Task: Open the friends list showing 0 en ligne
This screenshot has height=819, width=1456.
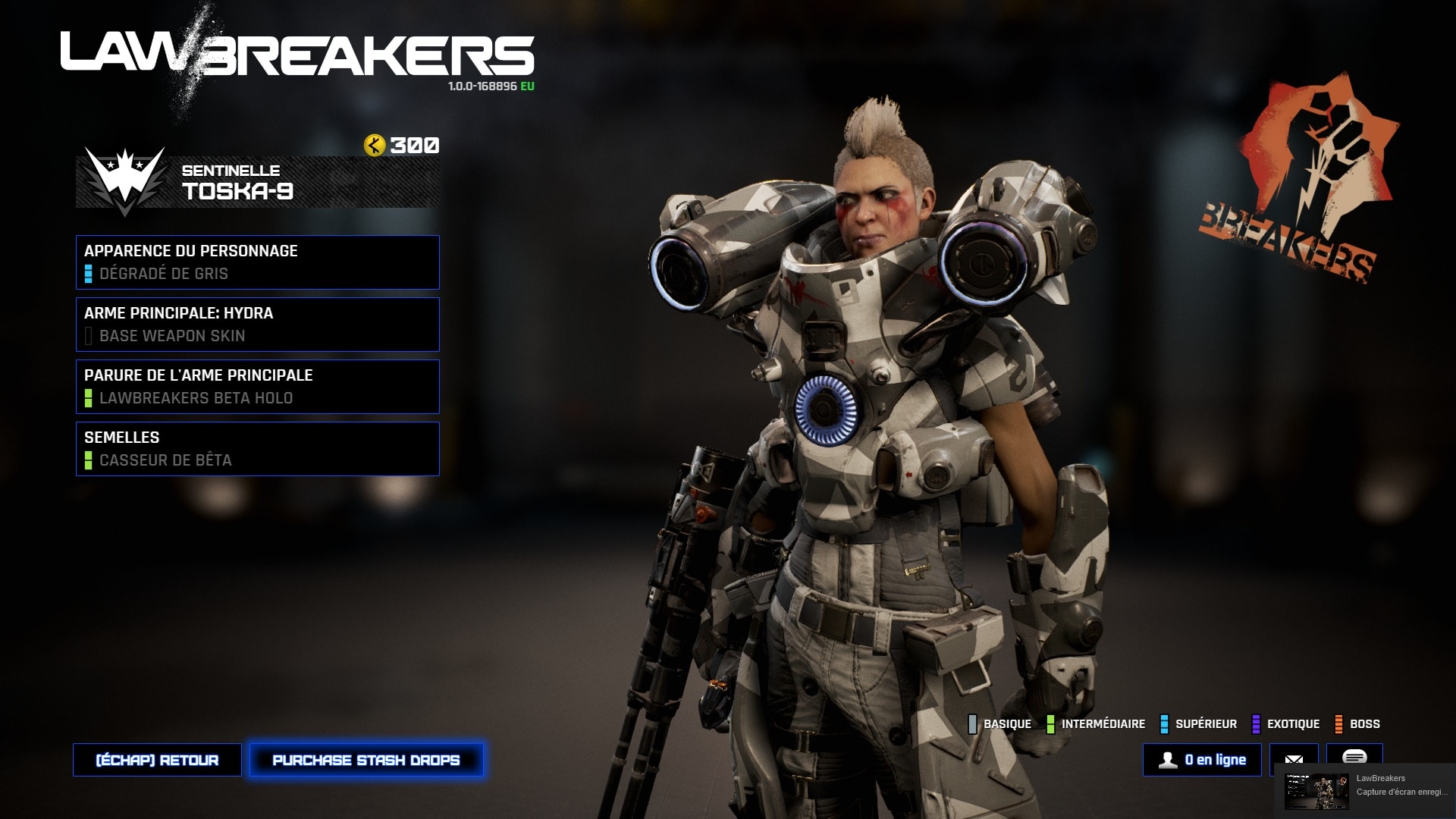Action: coord(1202,760)
